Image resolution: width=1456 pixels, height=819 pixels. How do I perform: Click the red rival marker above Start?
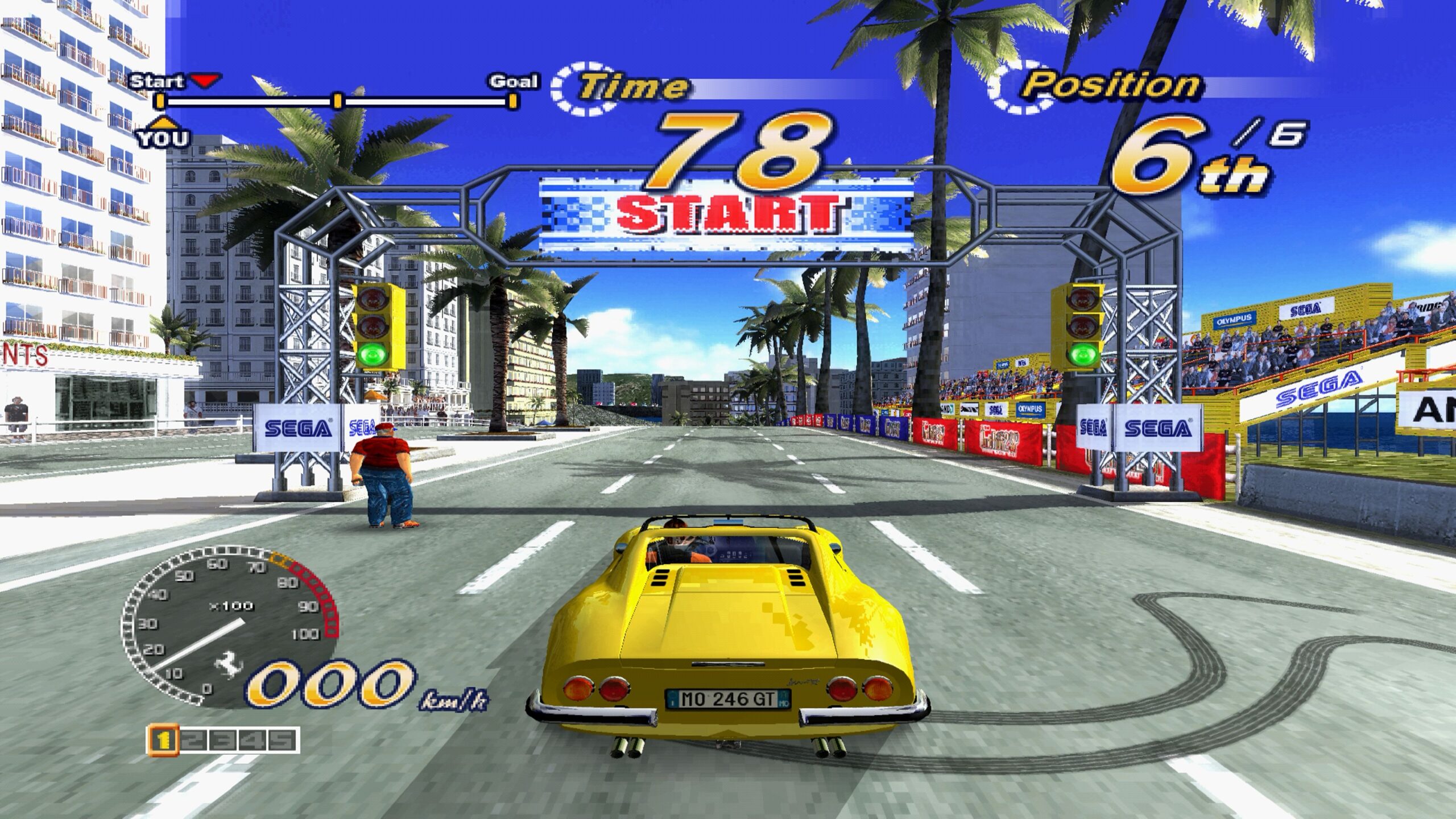pyautogui.click(x=205, y=81)
